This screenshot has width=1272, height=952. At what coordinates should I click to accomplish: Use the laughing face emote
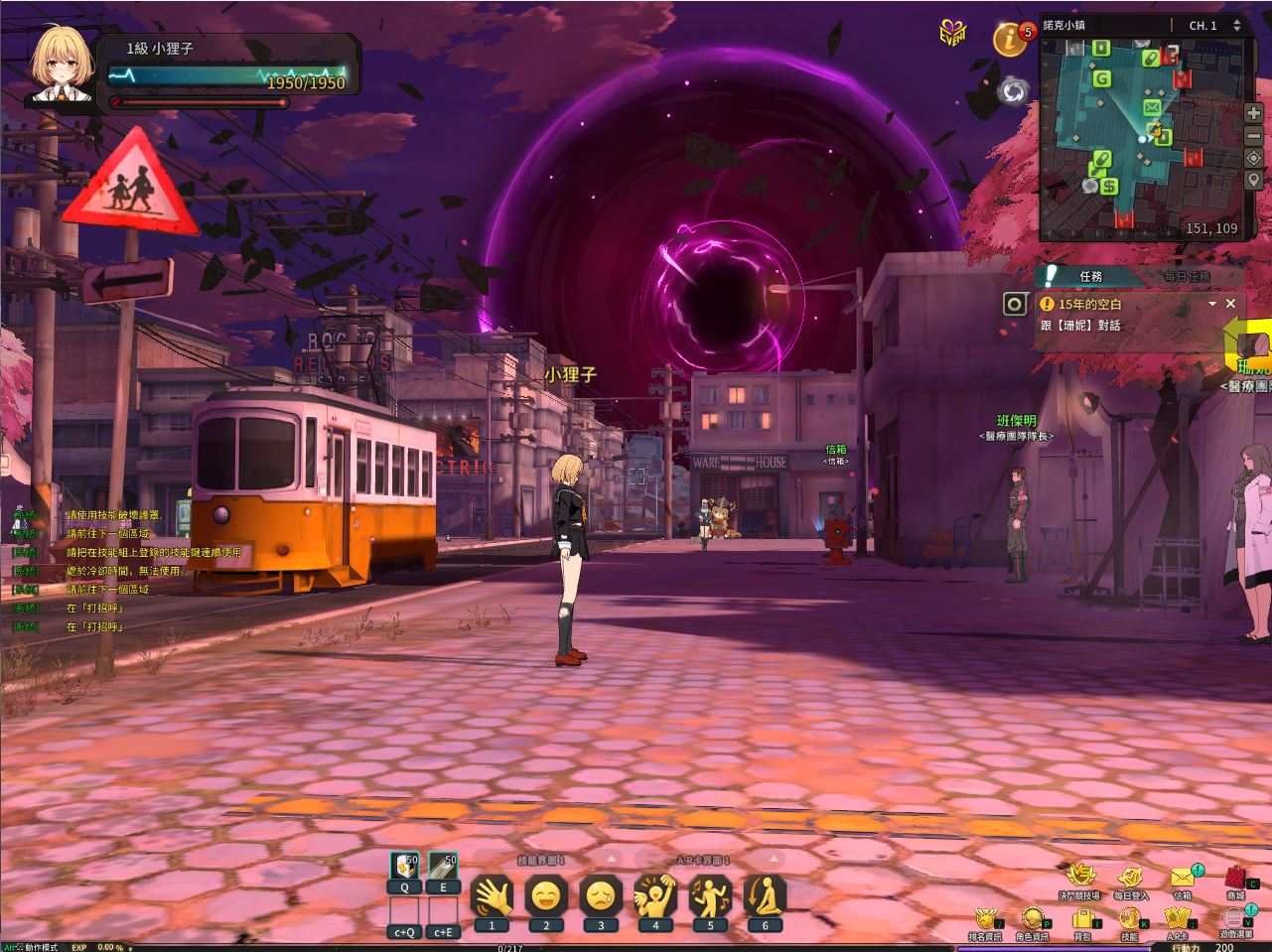(x=546, y=897)
